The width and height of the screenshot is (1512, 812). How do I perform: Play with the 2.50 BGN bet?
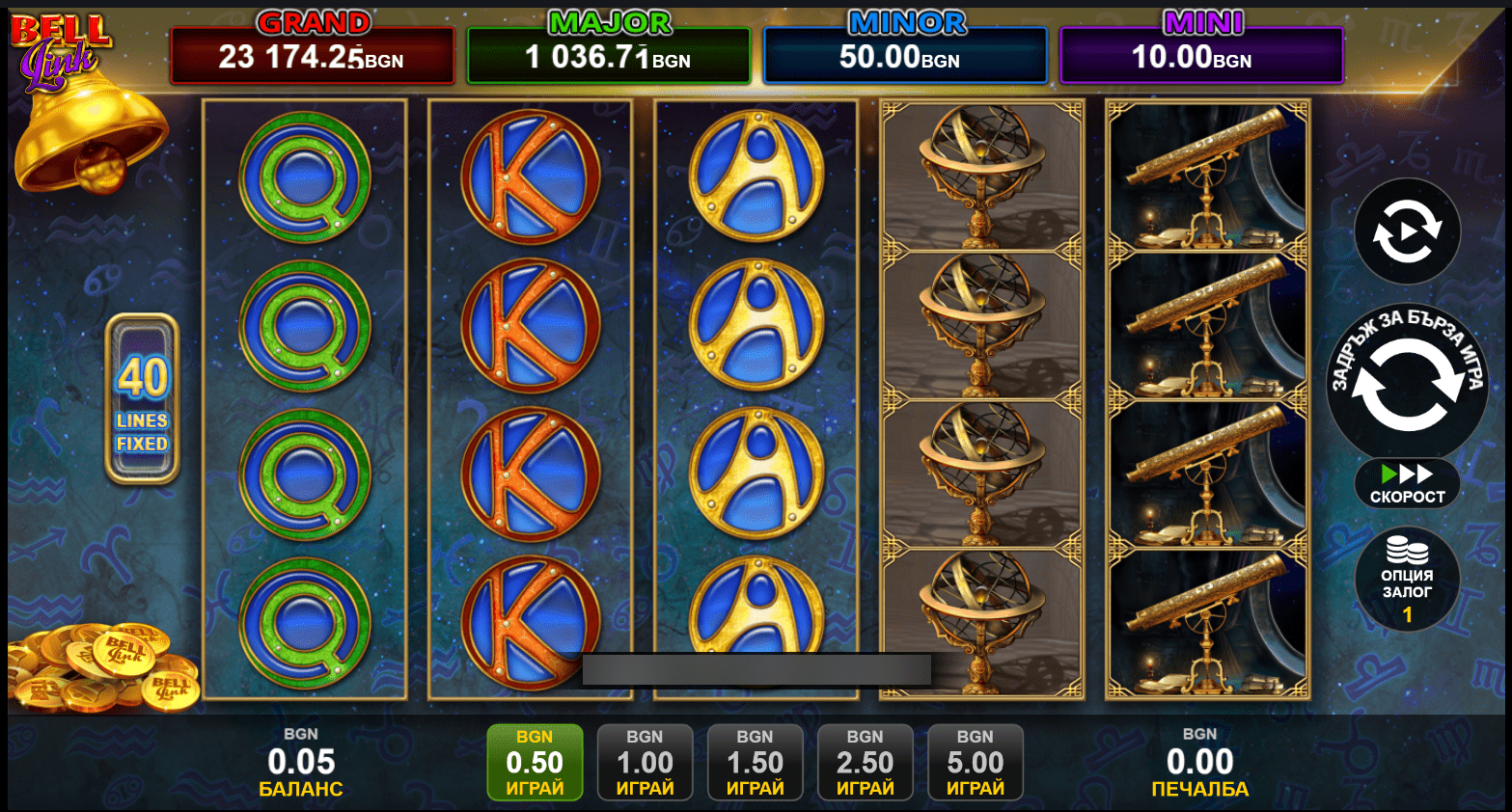tap(865, 762)
